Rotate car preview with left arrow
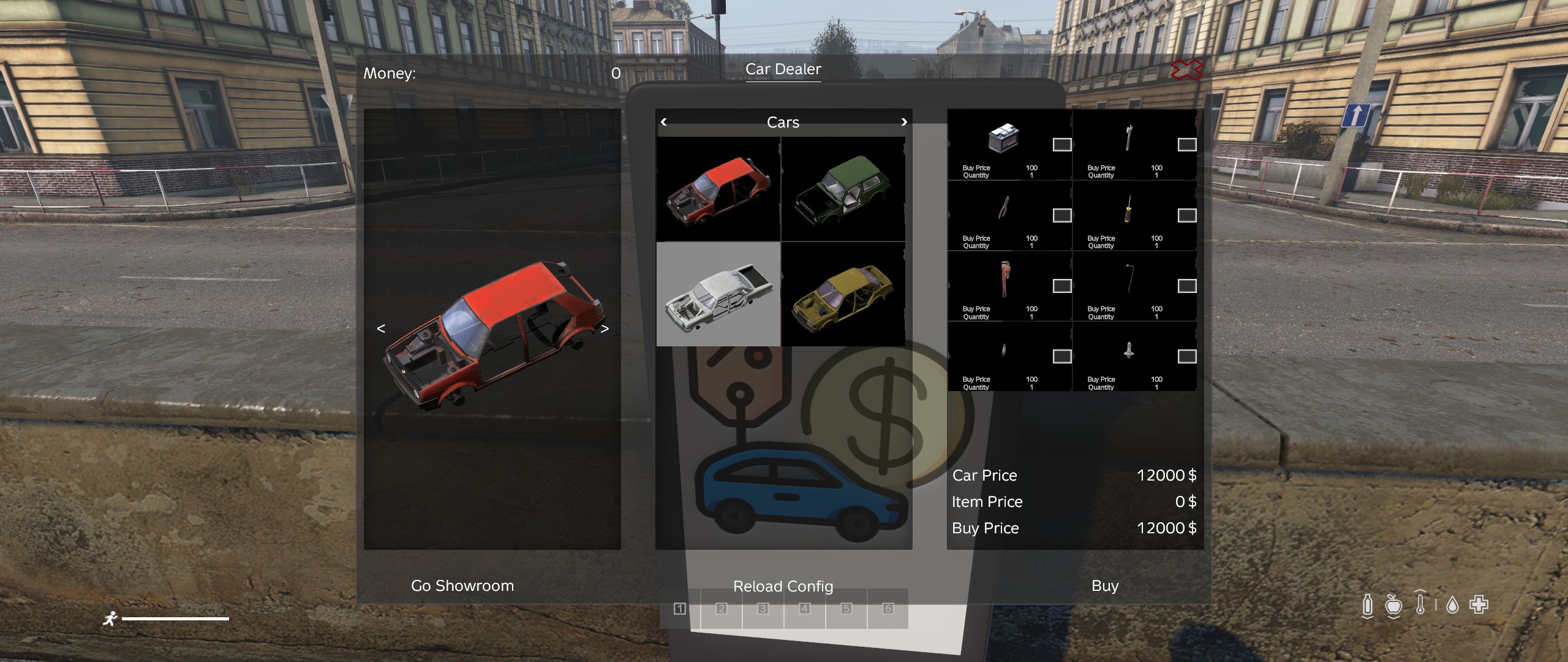This screenshot has width=1568, height=662. [381, 329]
